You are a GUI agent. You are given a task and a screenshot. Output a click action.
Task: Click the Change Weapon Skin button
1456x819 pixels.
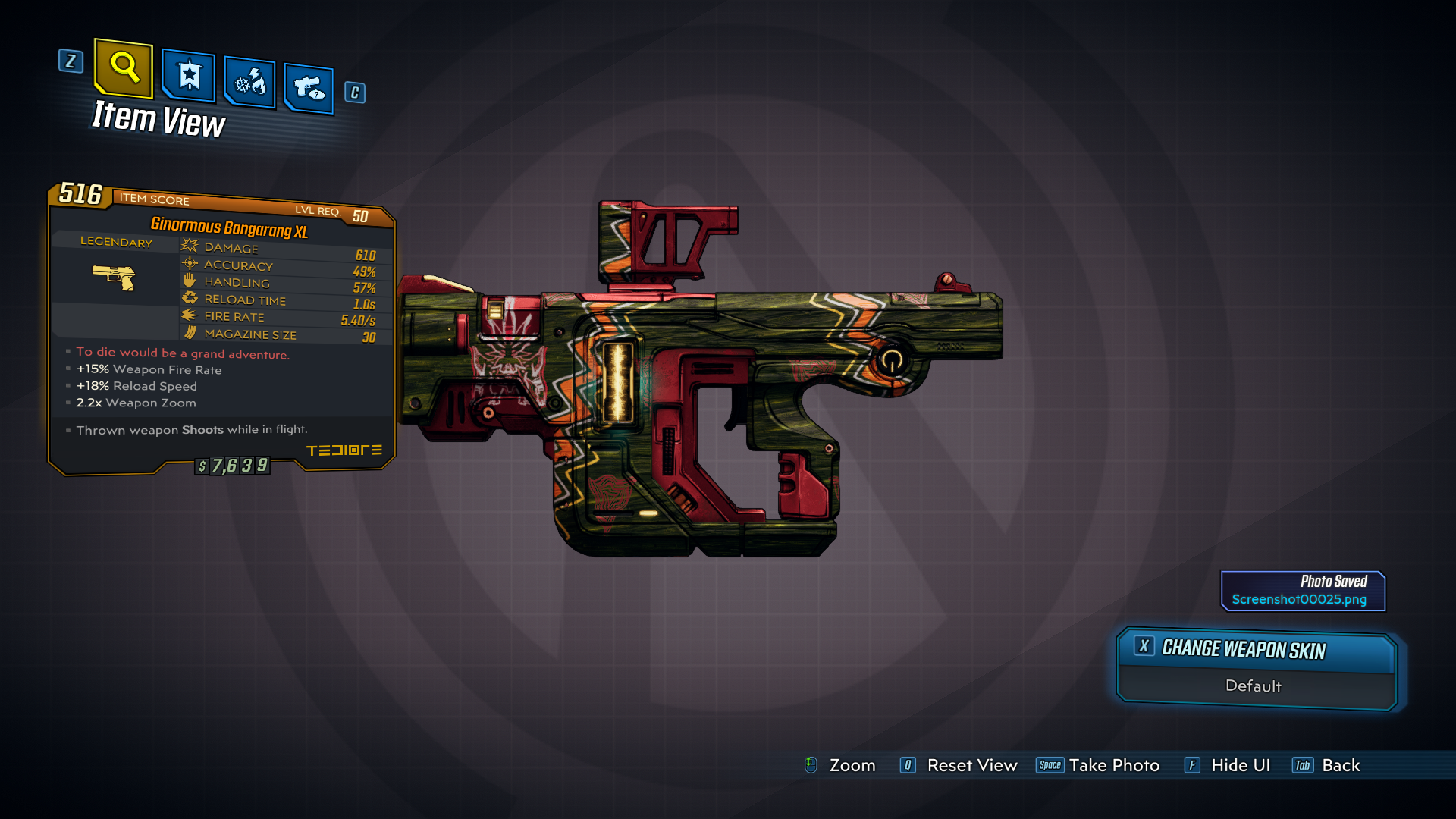coord(1256,650)
